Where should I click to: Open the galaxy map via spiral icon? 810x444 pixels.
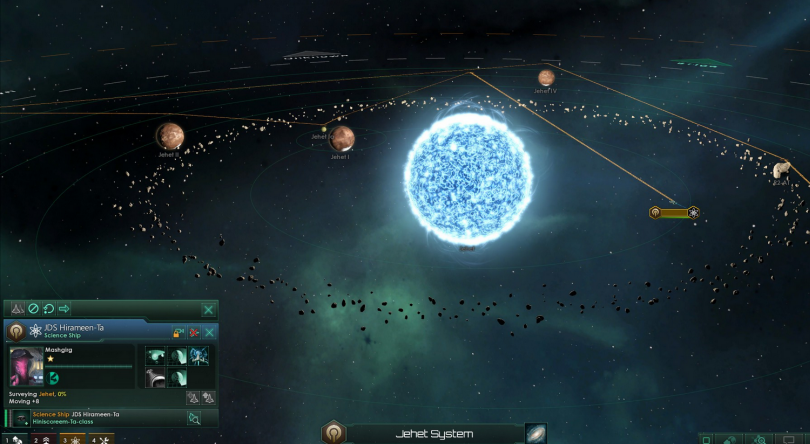536,433
